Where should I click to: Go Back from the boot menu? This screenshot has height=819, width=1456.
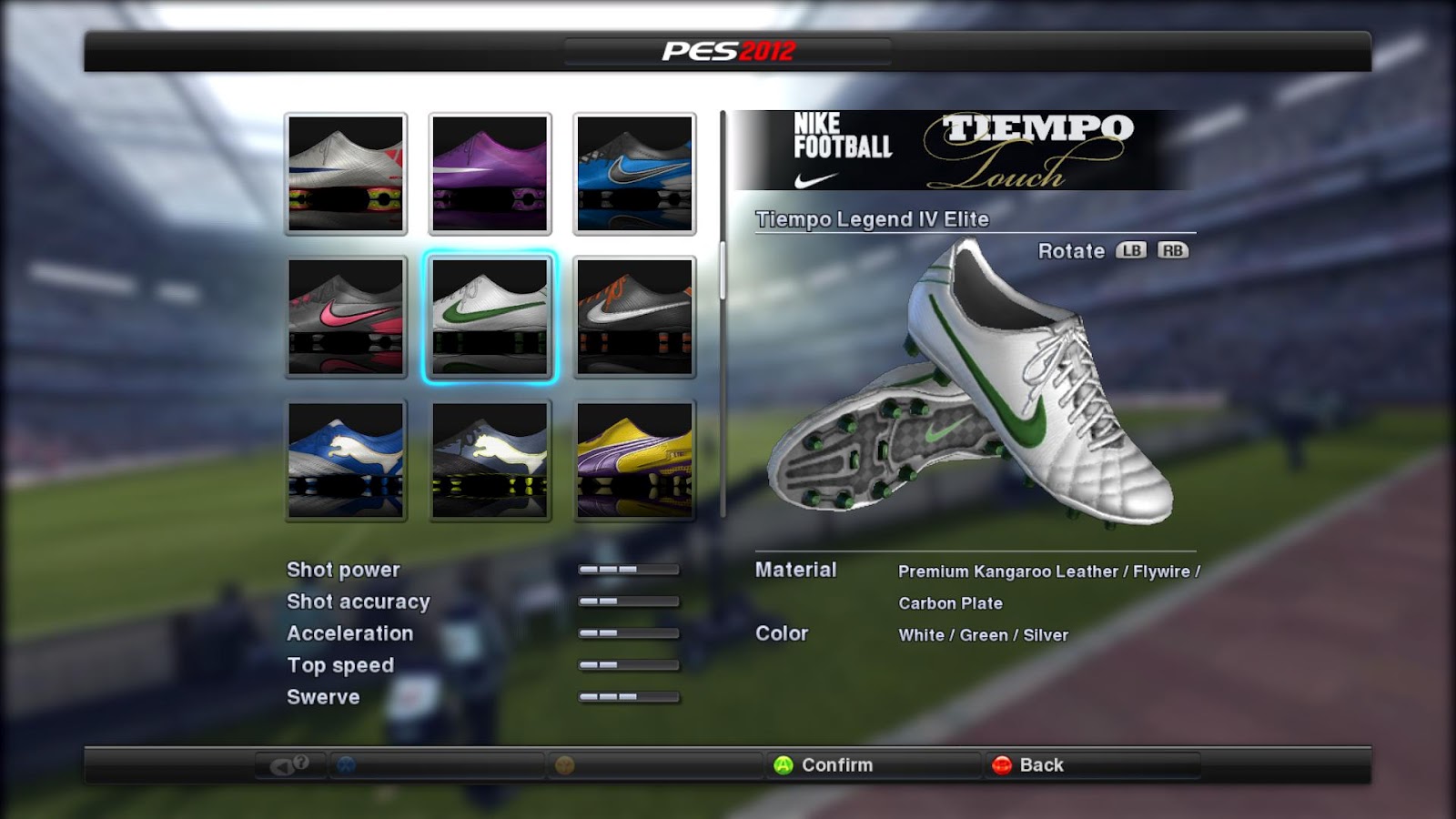pos(1028,765)
